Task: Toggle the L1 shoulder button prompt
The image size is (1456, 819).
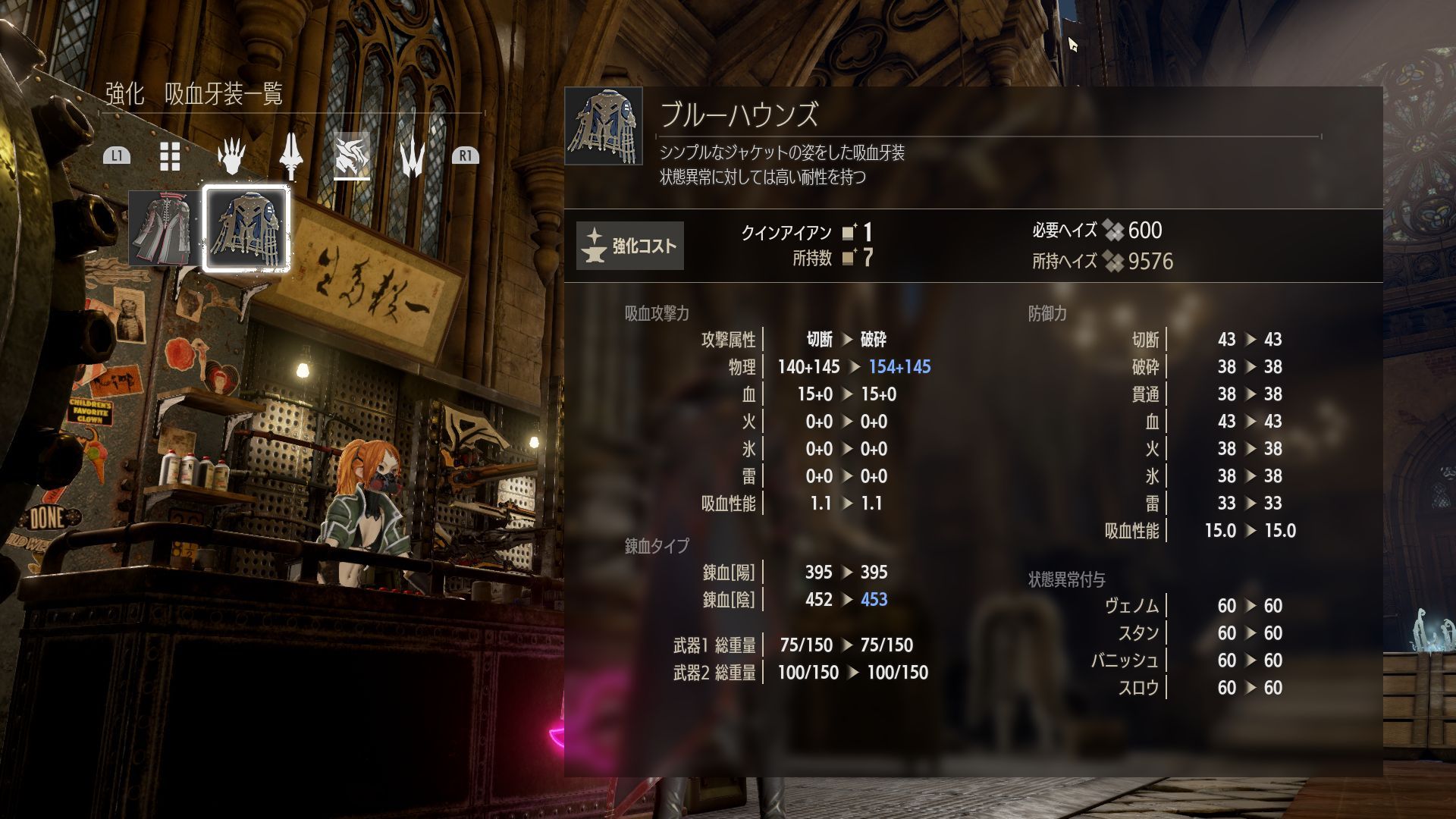Action: point(118,156)
